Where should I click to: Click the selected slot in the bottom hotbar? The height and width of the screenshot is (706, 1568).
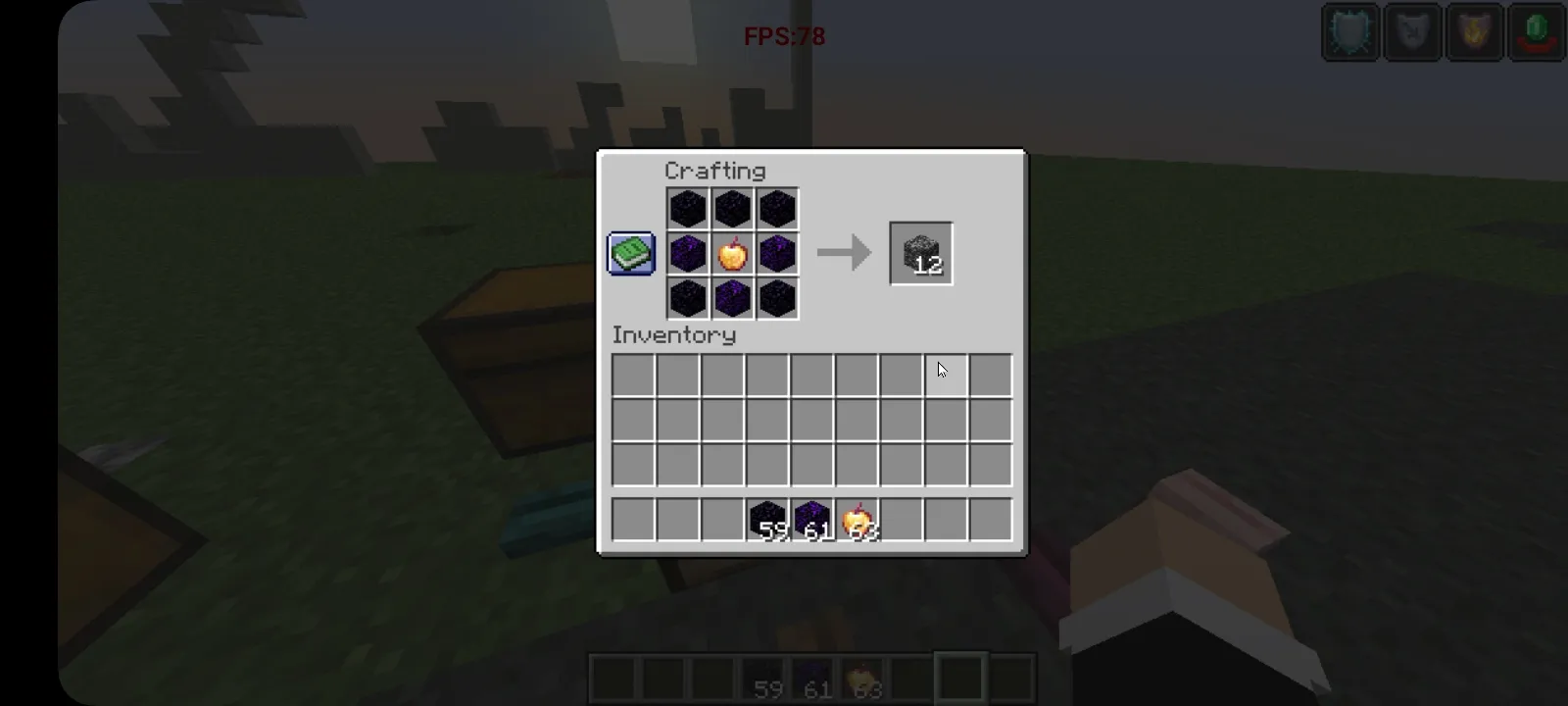(x=958, y=677)
